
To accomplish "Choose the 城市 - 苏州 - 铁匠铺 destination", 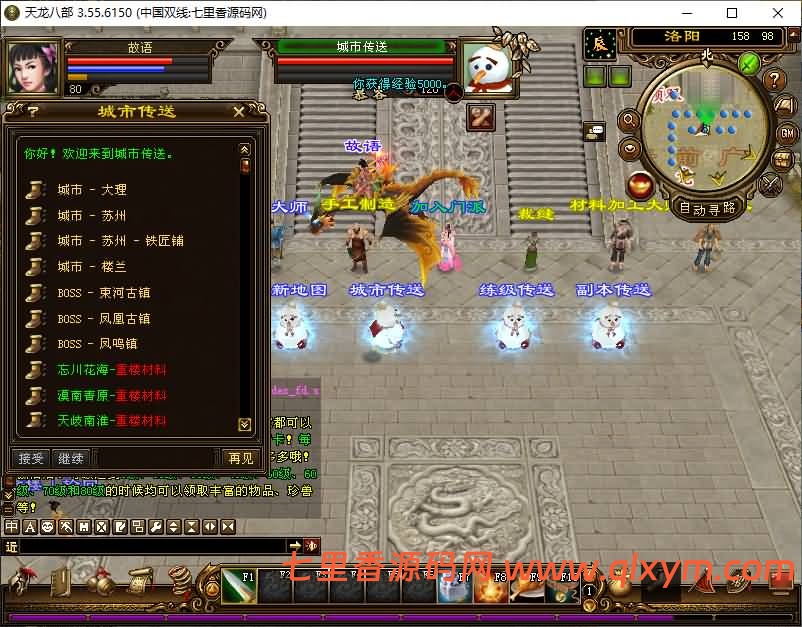I will click(120, 241).
